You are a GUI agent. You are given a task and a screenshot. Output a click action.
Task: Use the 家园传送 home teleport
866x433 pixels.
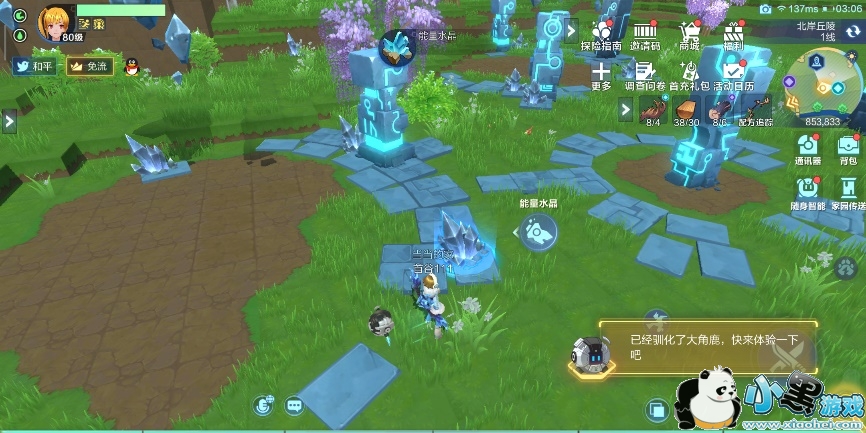tap(848, 190)
